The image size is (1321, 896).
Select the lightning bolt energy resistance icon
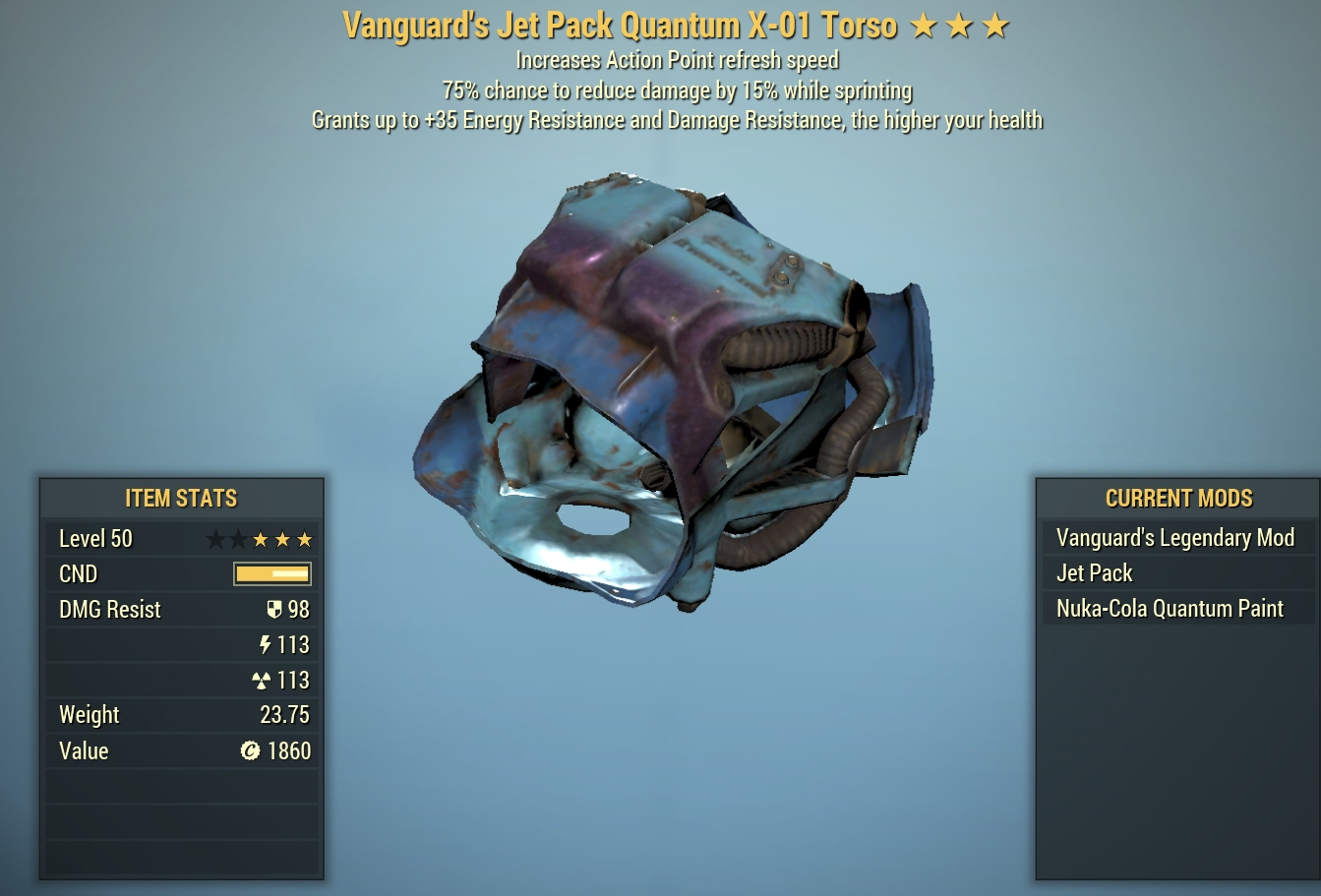click(x=266, y=644)
